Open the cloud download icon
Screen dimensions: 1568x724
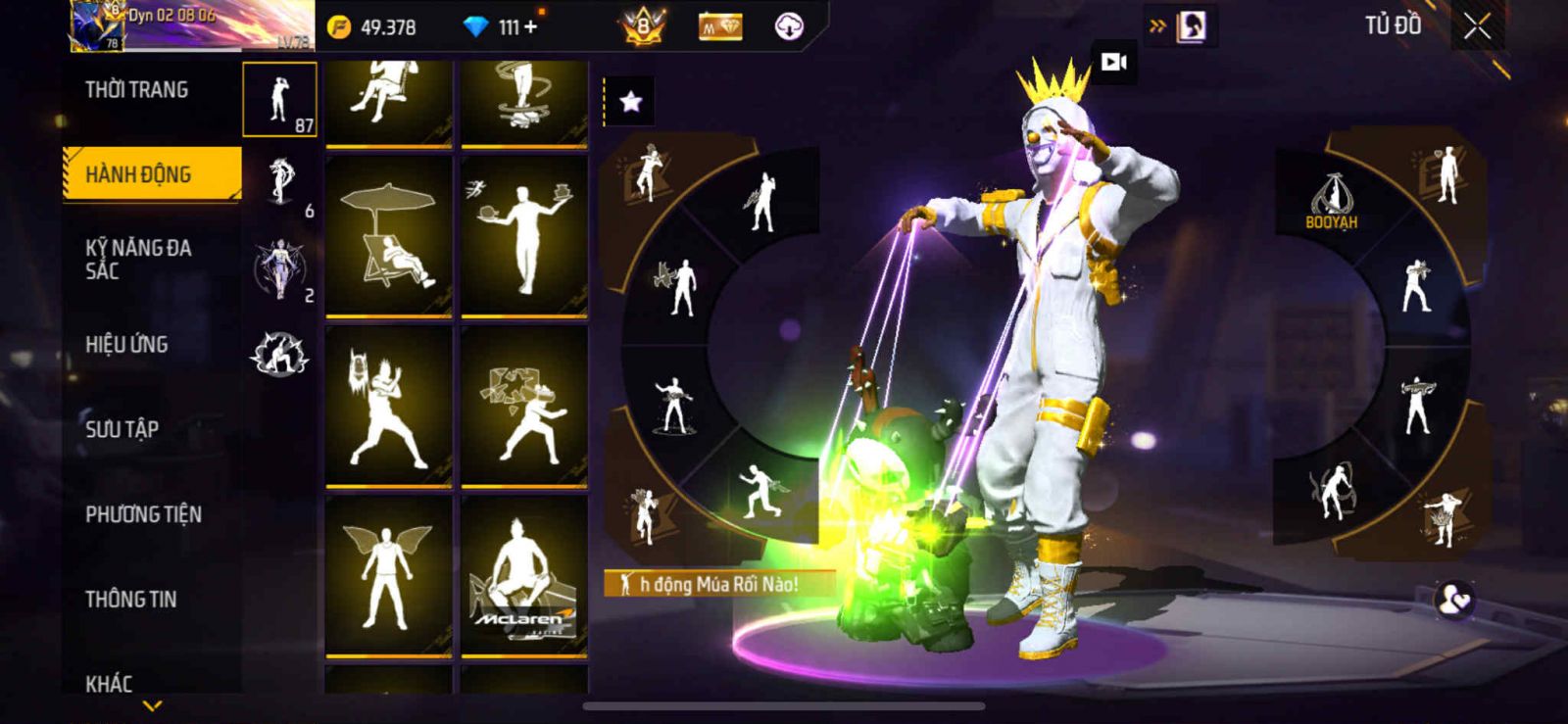click(x=789, y=26)
